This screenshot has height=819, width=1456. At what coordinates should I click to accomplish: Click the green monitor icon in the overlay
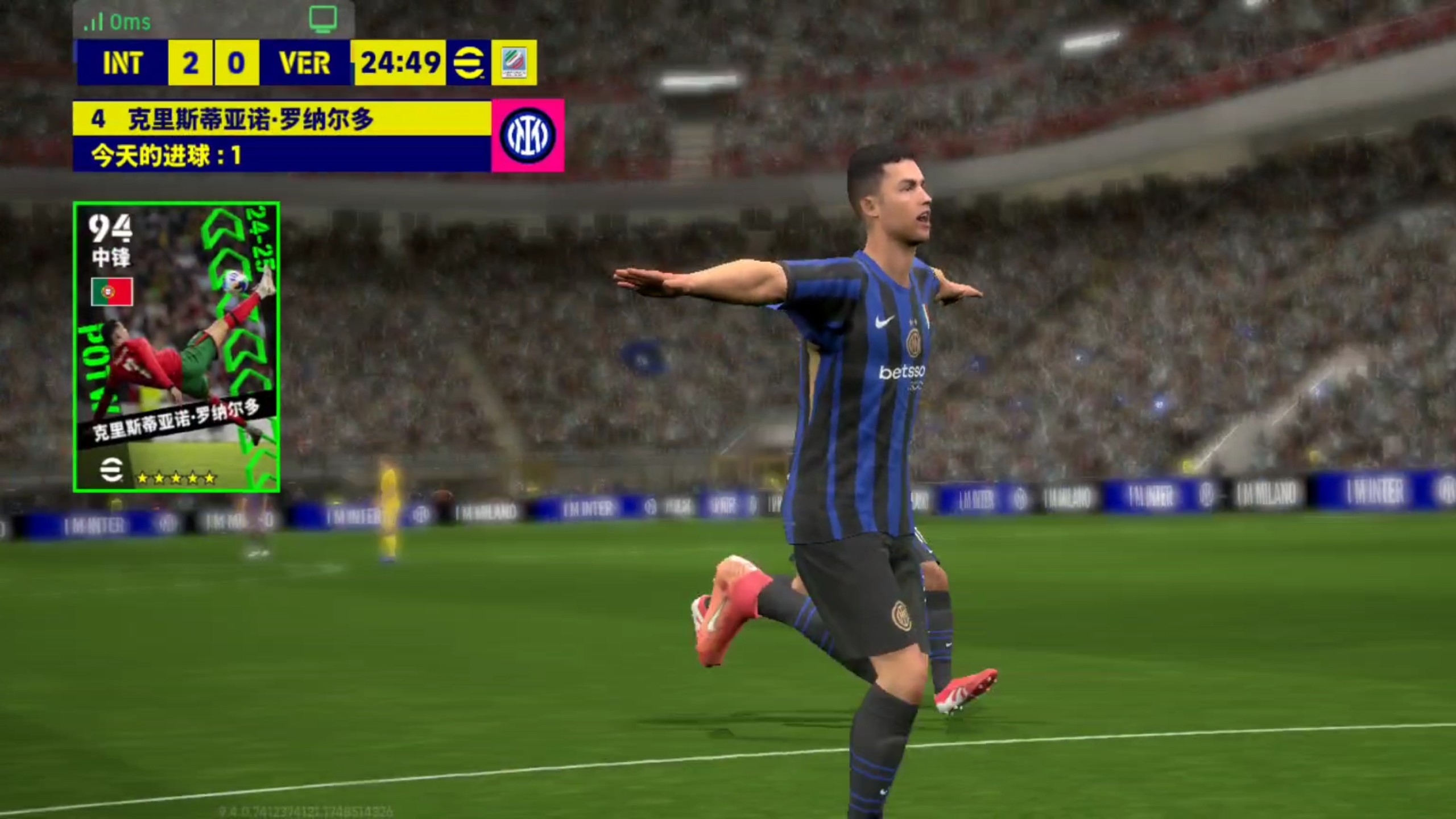[322, 19]
